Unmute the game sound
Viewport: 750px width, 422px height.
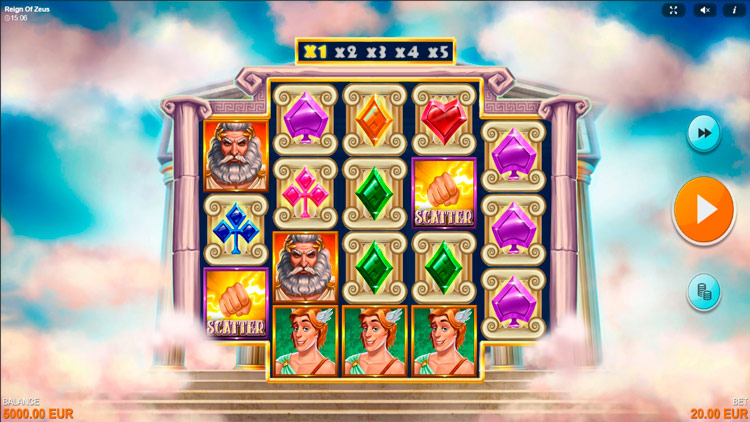[704, 10]
